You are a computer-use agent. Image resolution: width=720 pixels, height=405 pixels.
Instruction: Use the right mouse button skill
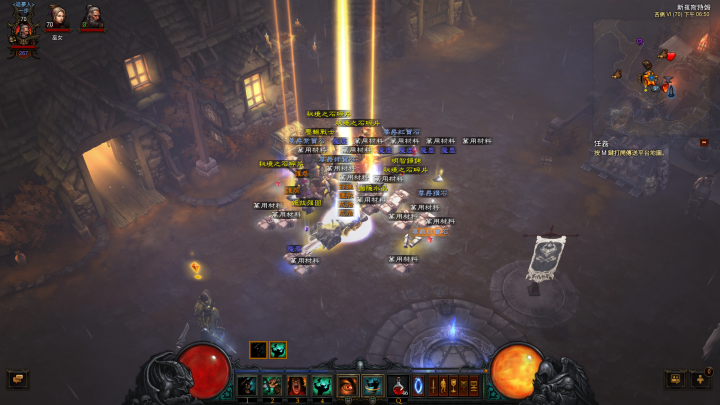click(x=372, y=386)
